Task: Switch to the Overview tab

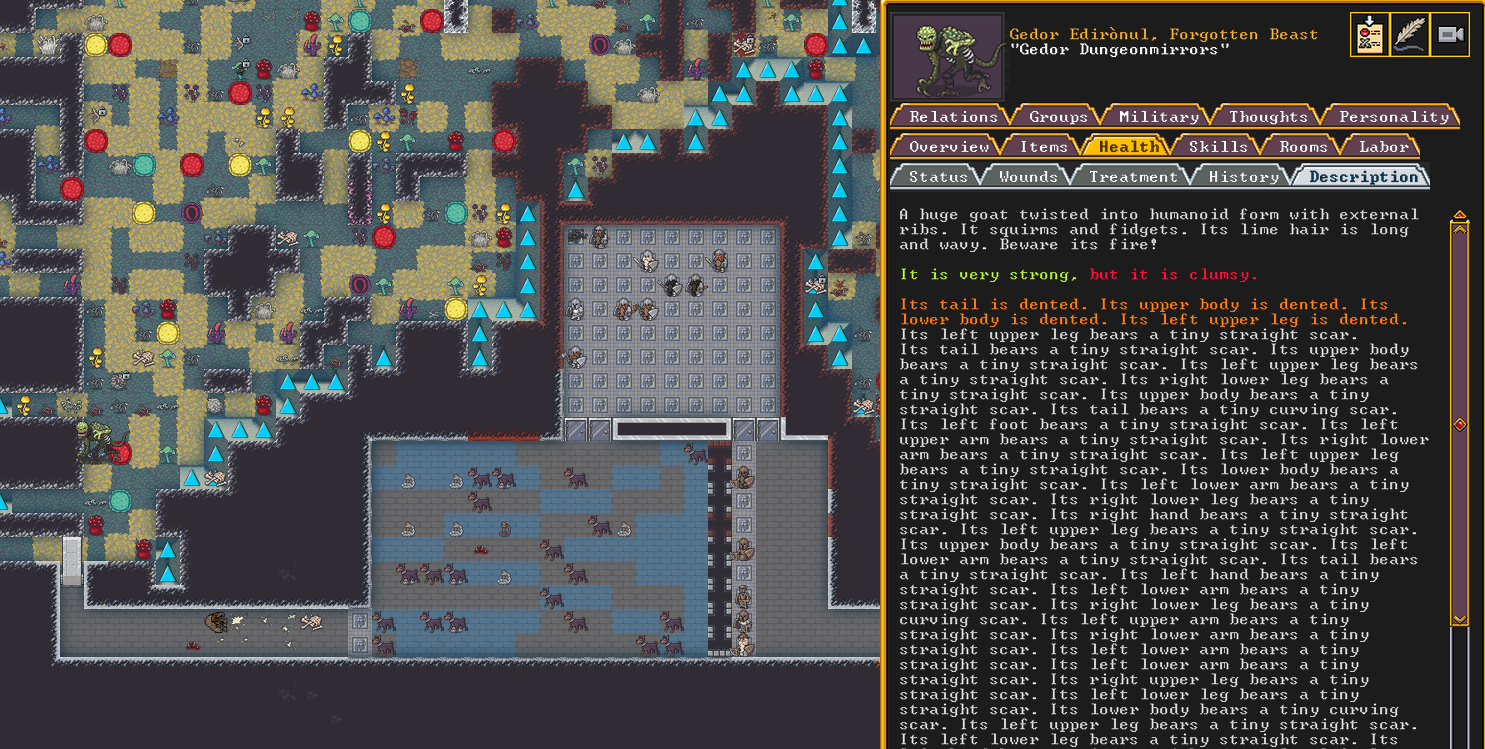Action: point(948,147)
